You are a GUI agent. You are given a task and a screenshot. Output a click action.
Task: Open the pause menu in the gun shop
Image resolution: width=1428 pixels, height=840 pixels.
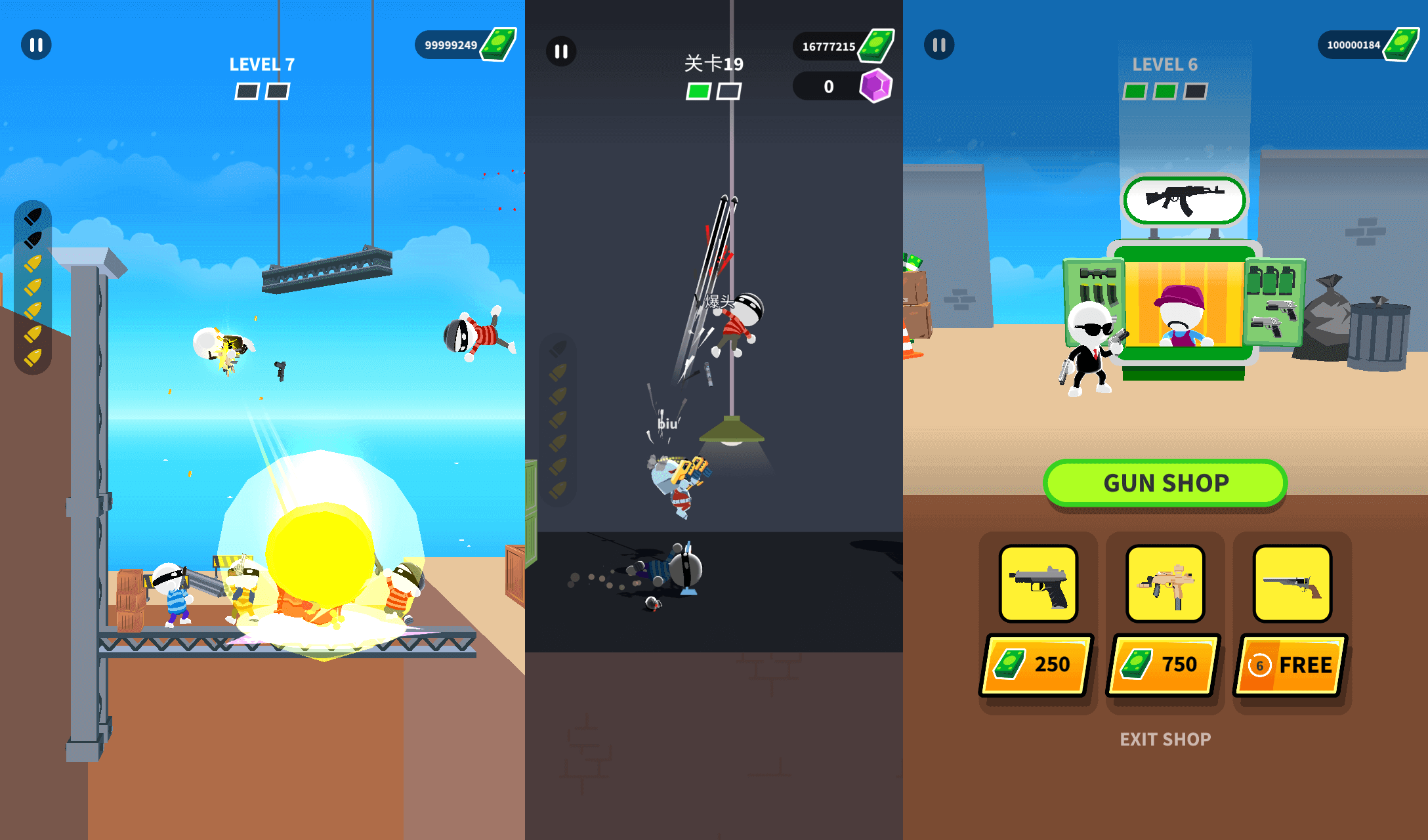pos(938,45)
